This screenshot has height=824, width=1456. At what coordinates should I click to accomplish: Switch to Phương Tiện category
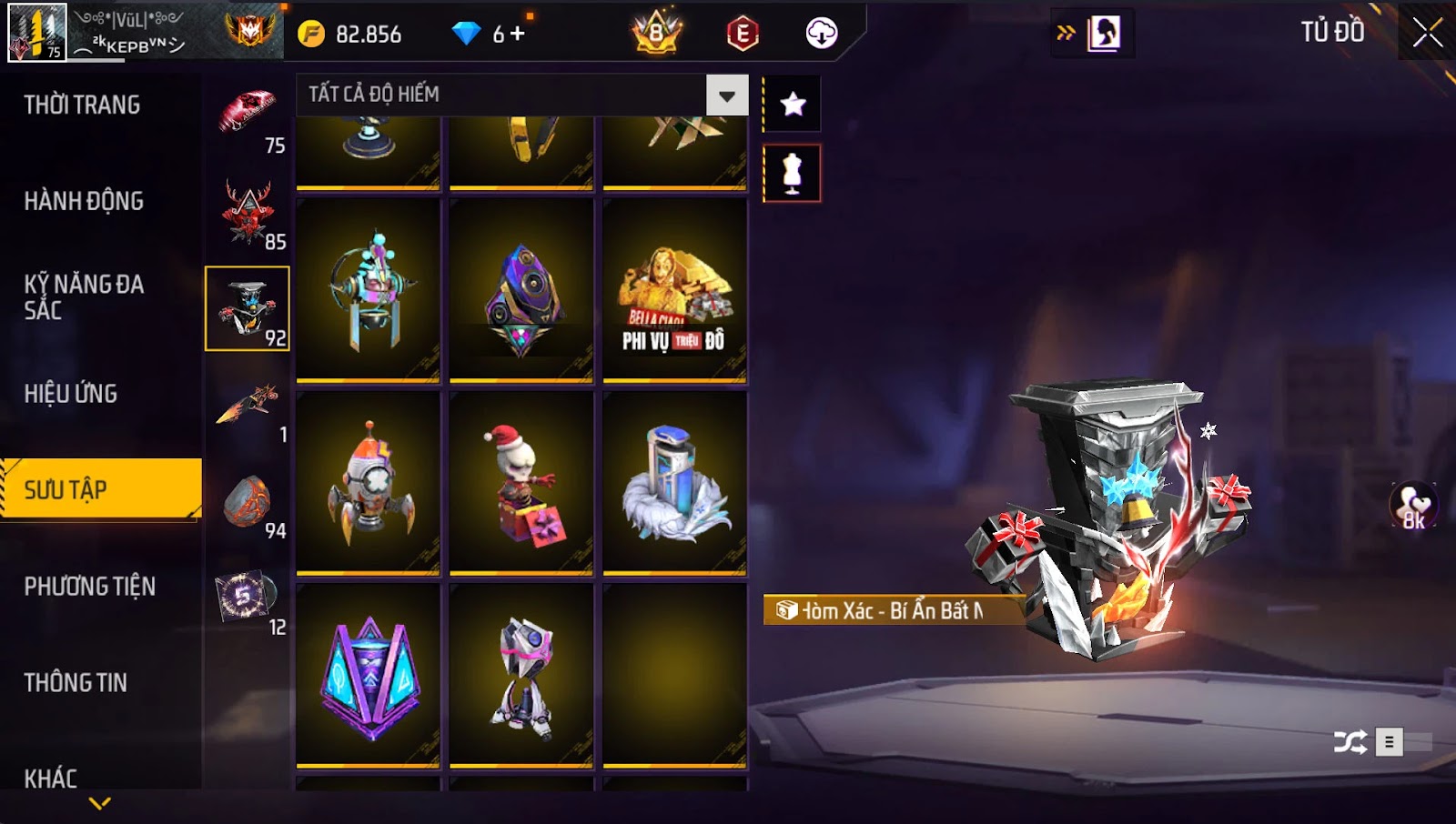coord(90,587)
